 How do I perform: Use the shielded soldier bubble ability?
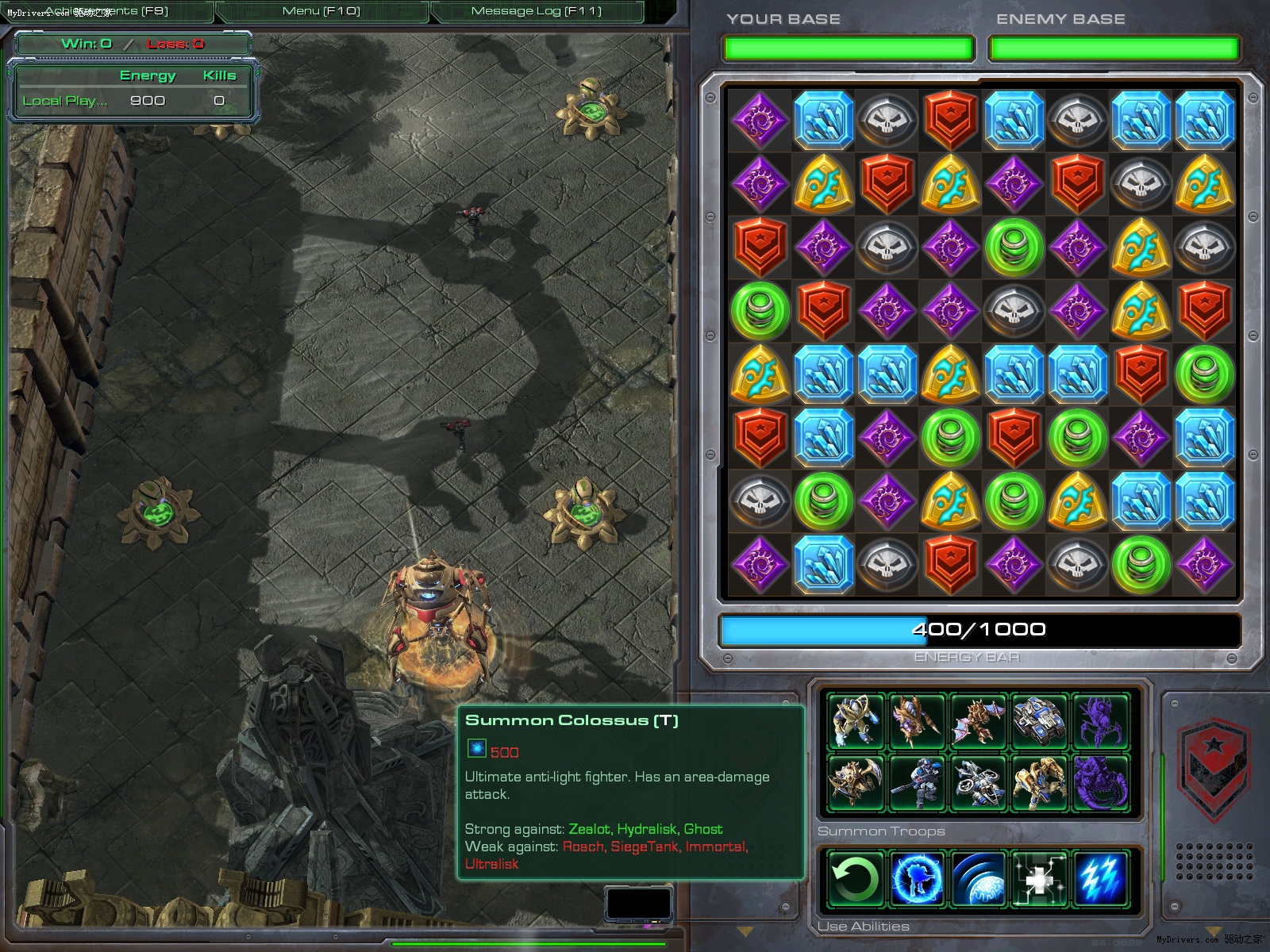coord(917,878)
